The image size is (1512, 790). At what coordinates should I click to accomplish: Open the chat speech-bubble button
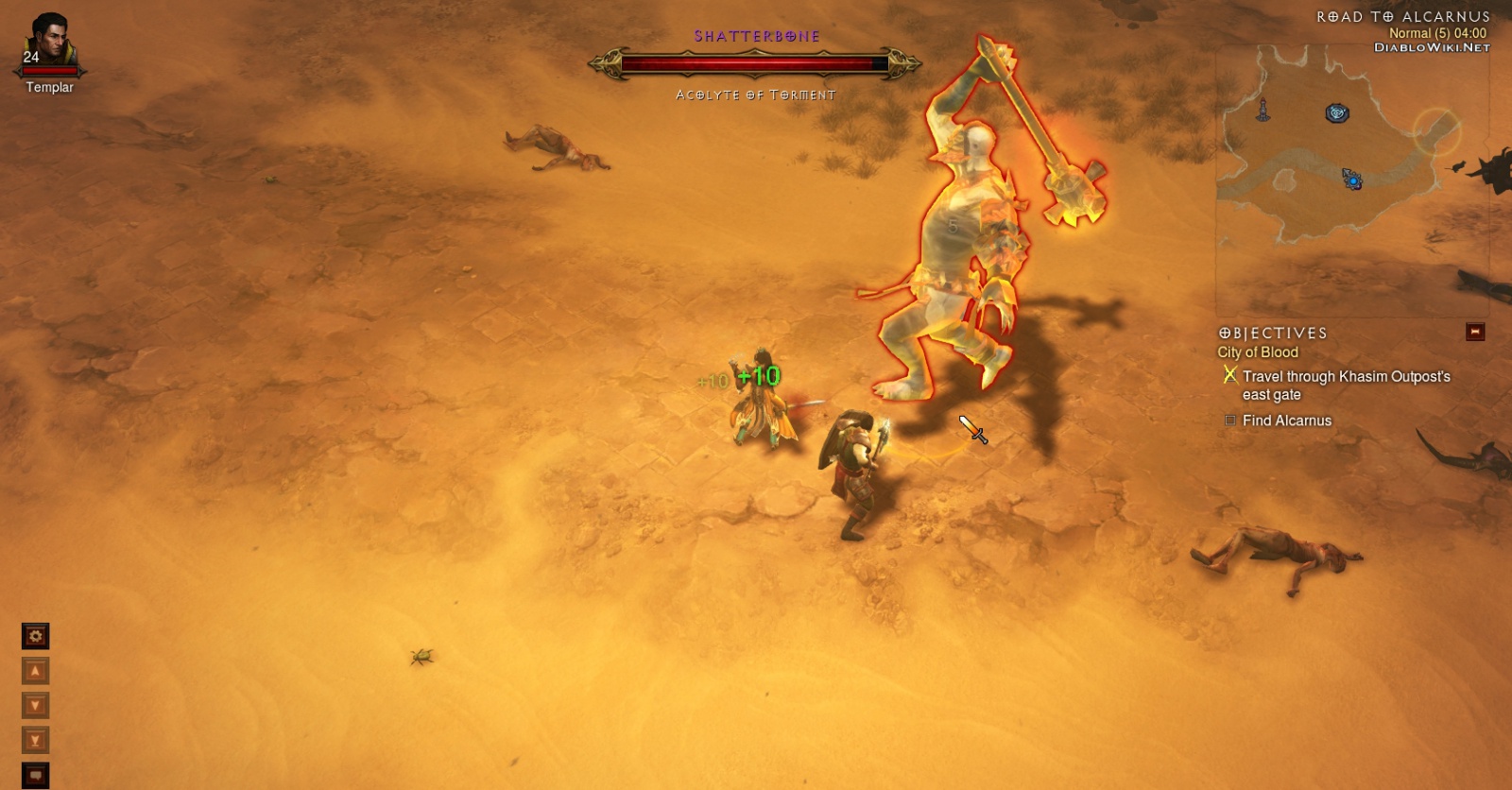pyautogui.click(x=35, y=776)
